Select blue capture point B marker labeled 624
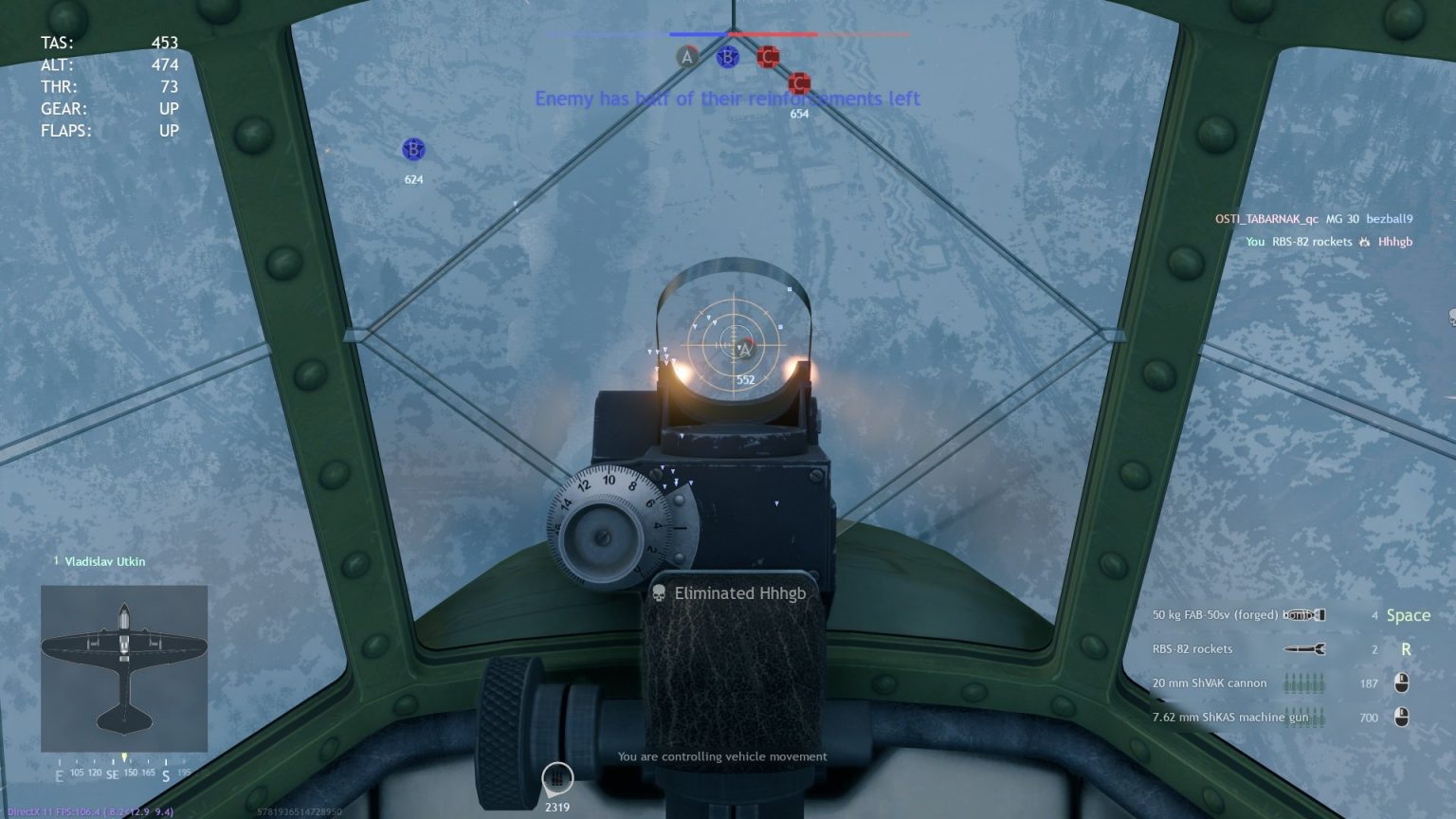The height and width of the screenshot is (819, 1456). 412,149
